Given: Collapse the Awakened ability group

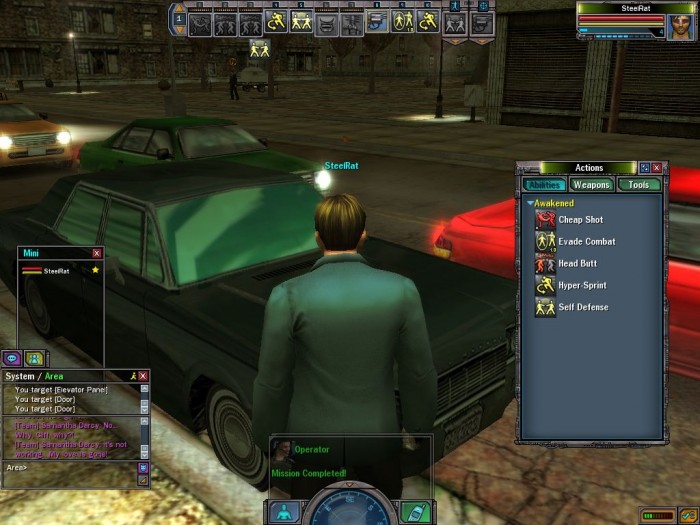Looking at the screenshot, I should pos(531,203).
